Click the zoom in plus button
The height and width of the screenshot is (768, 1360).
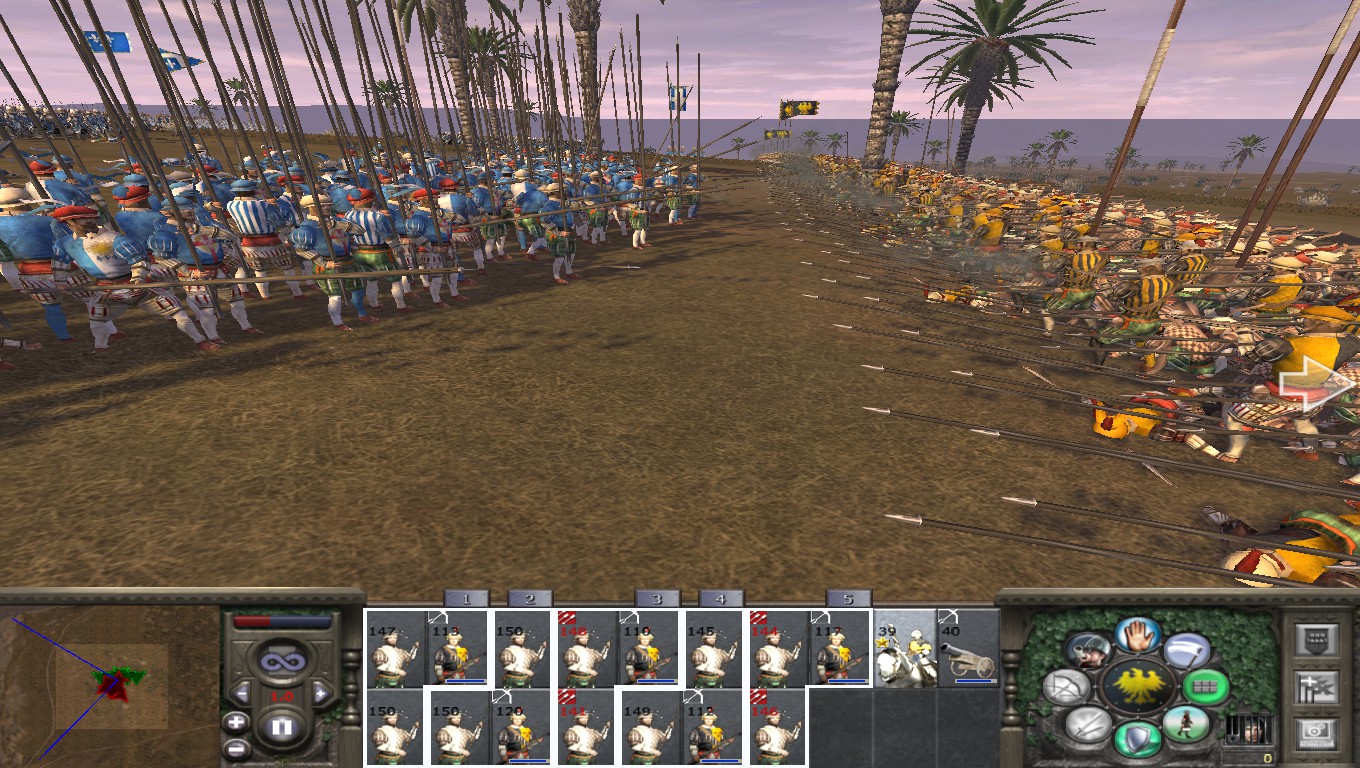pos(235,722)
